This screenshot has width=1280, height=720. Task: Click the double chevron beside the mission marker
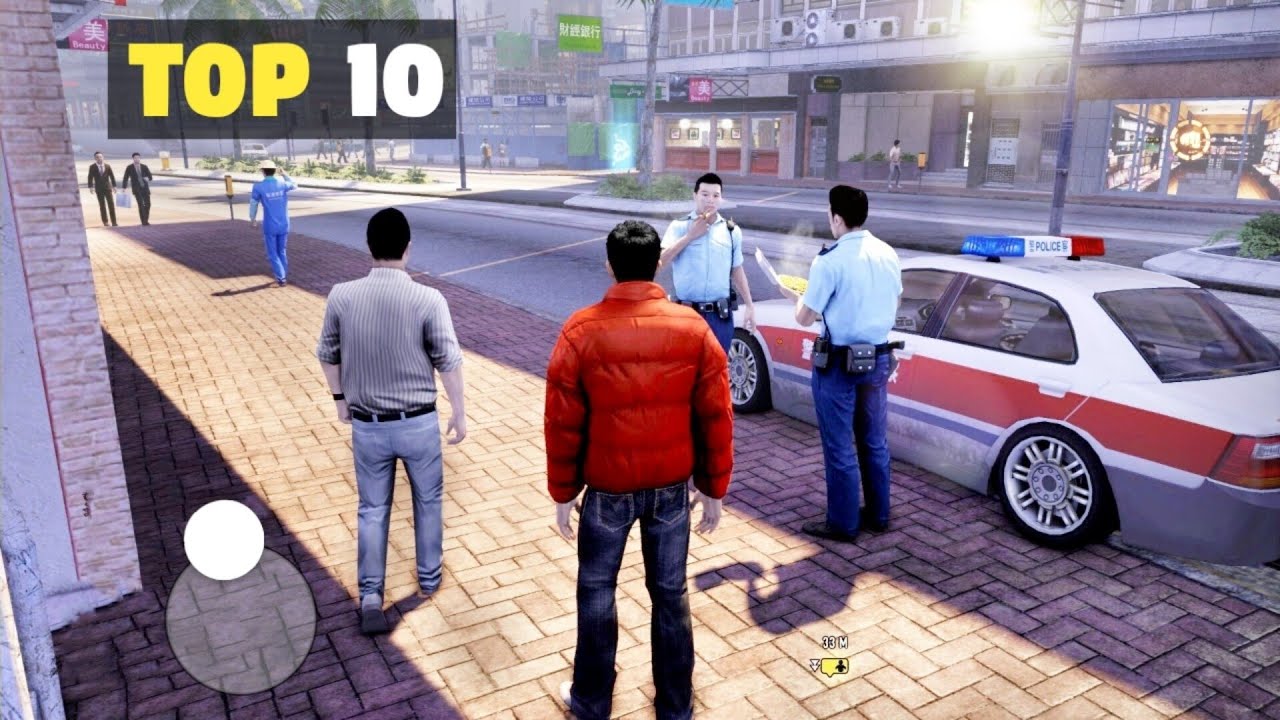815,665
